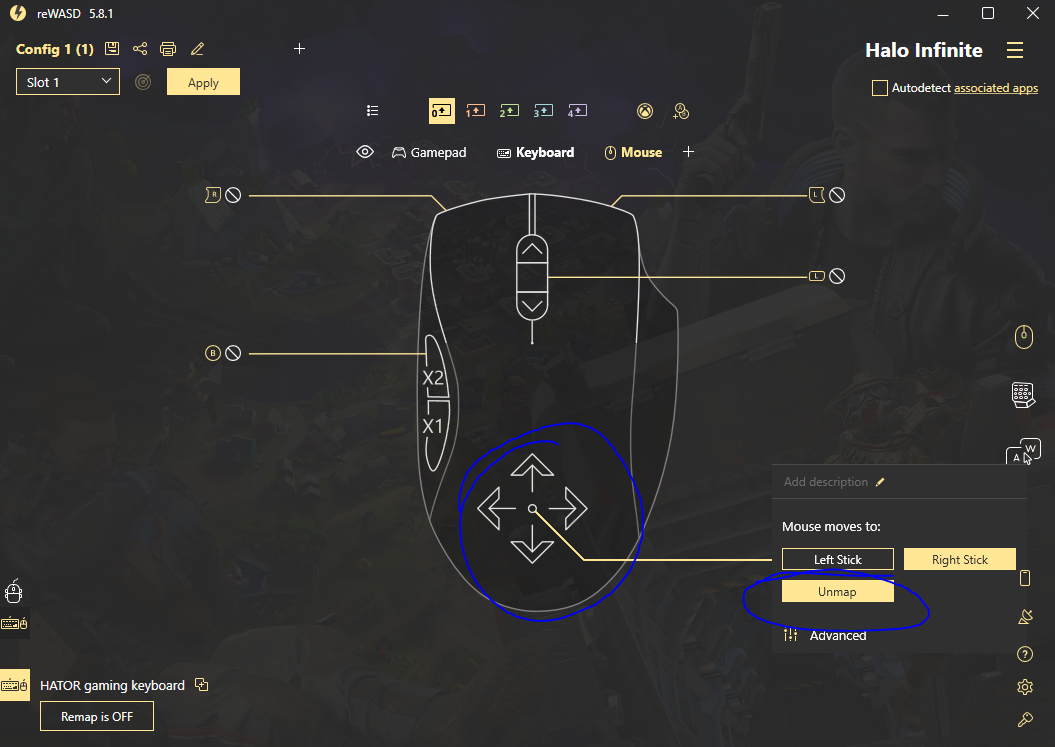Screen dimensions: 1055x747
Task: Open the Advanced mouse settings
Action: [x=837, y=635]
